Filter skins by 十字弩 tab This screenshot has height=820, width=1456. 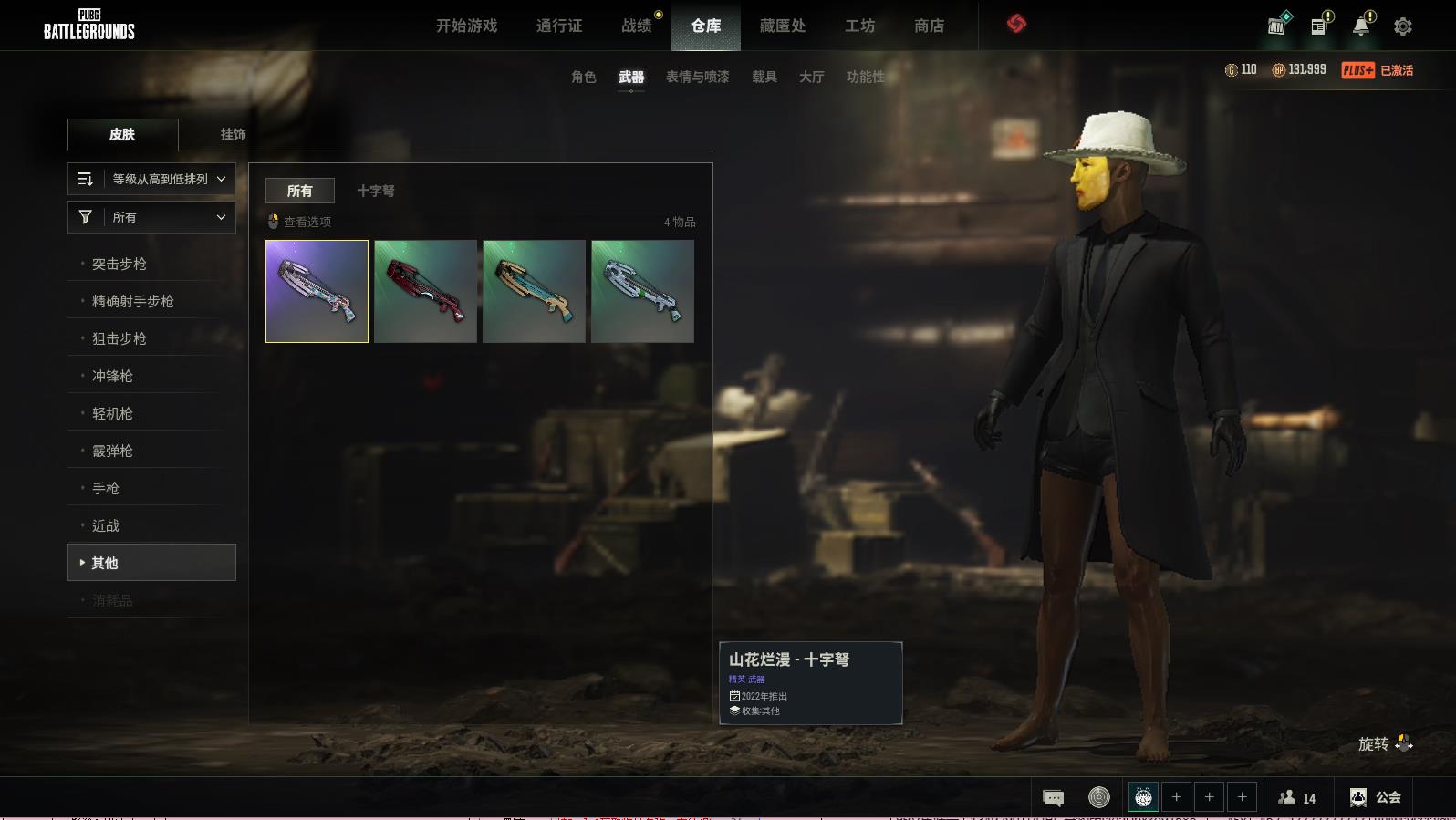(x=375, y=191)
